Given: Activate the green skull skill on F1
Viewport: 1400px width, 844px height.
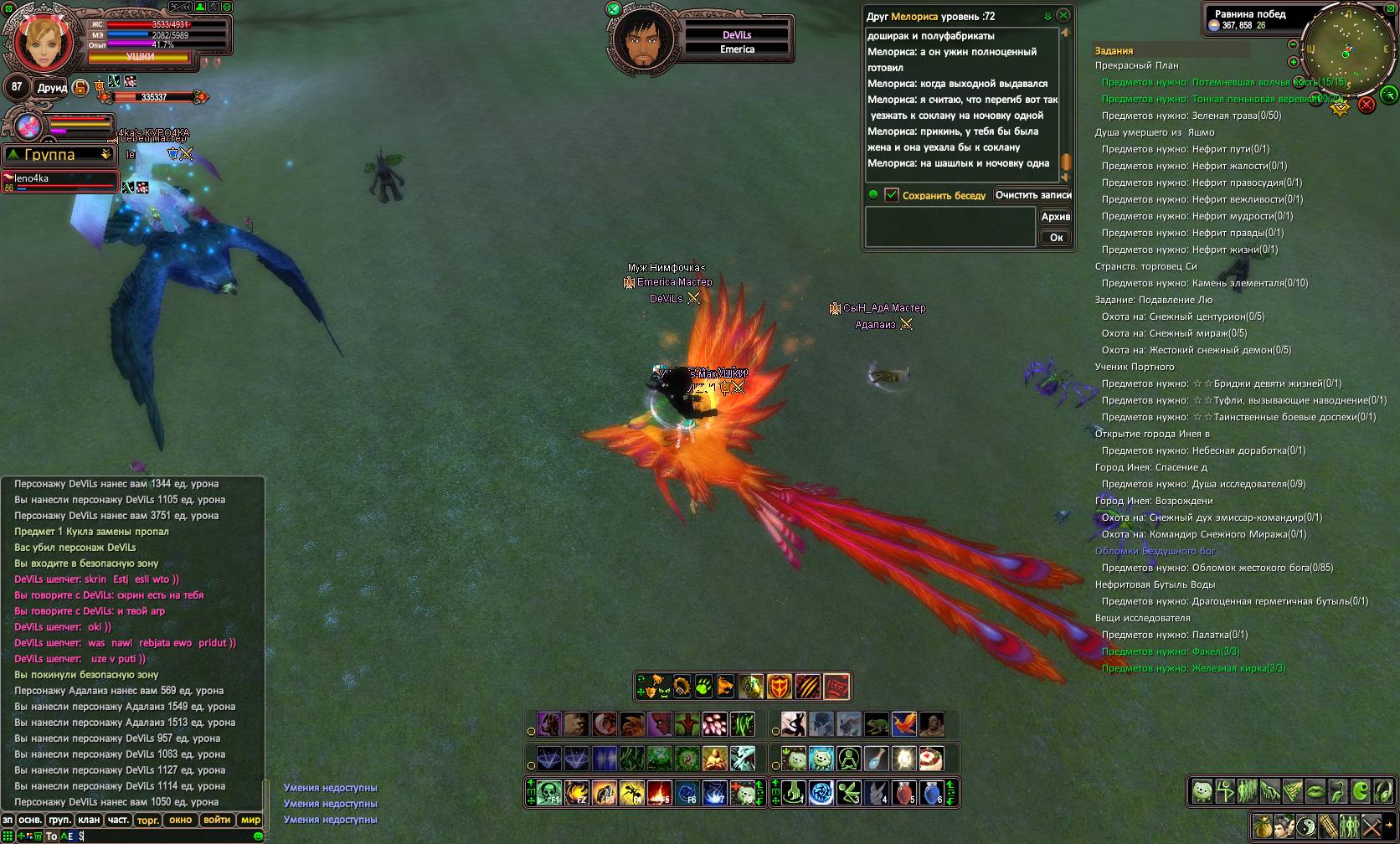Looking at the screenshot, I should pos(549,792).
